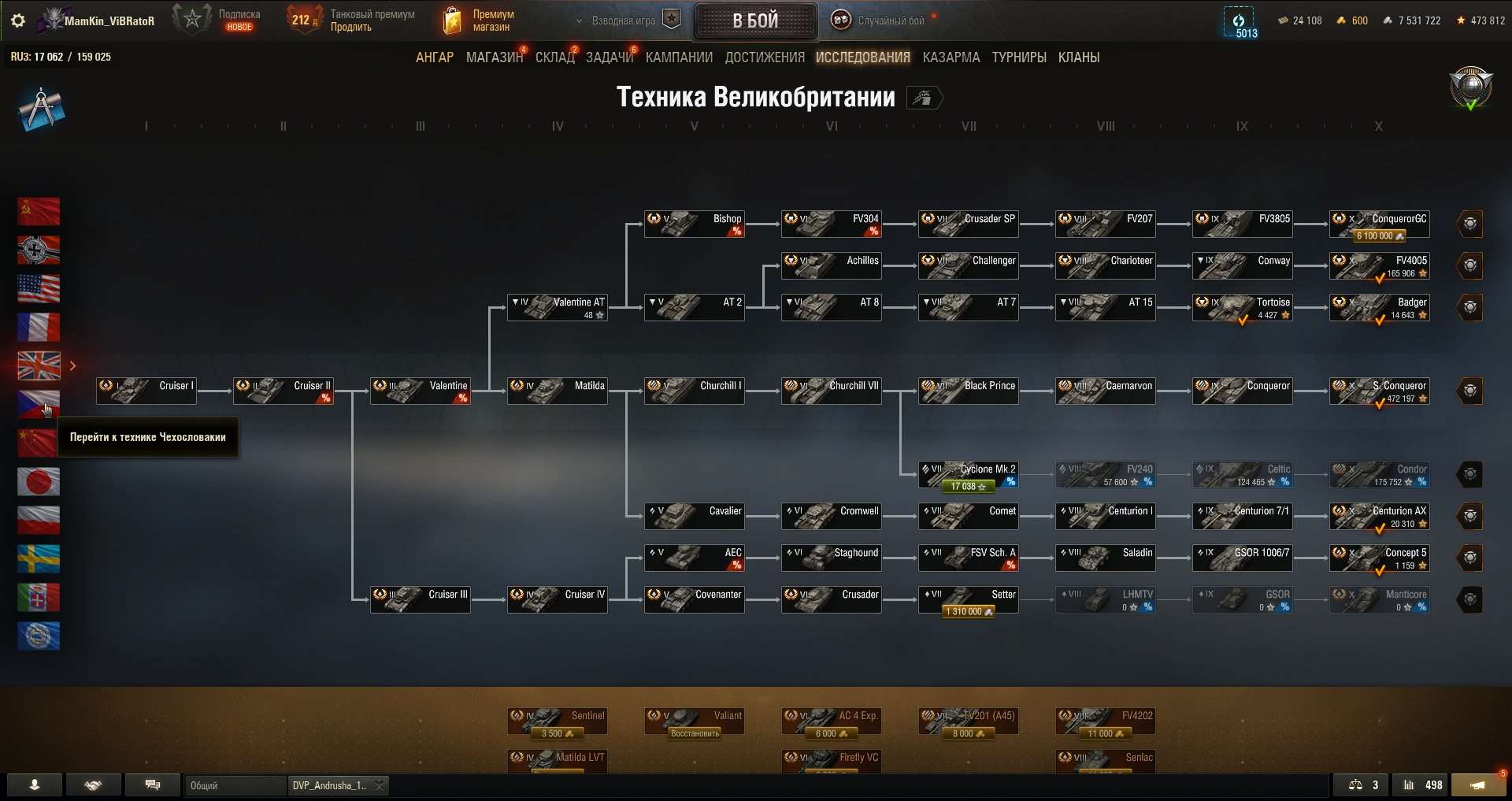
Task: Select the Czechoslovakia nation flag
Action: click(38, 404)
